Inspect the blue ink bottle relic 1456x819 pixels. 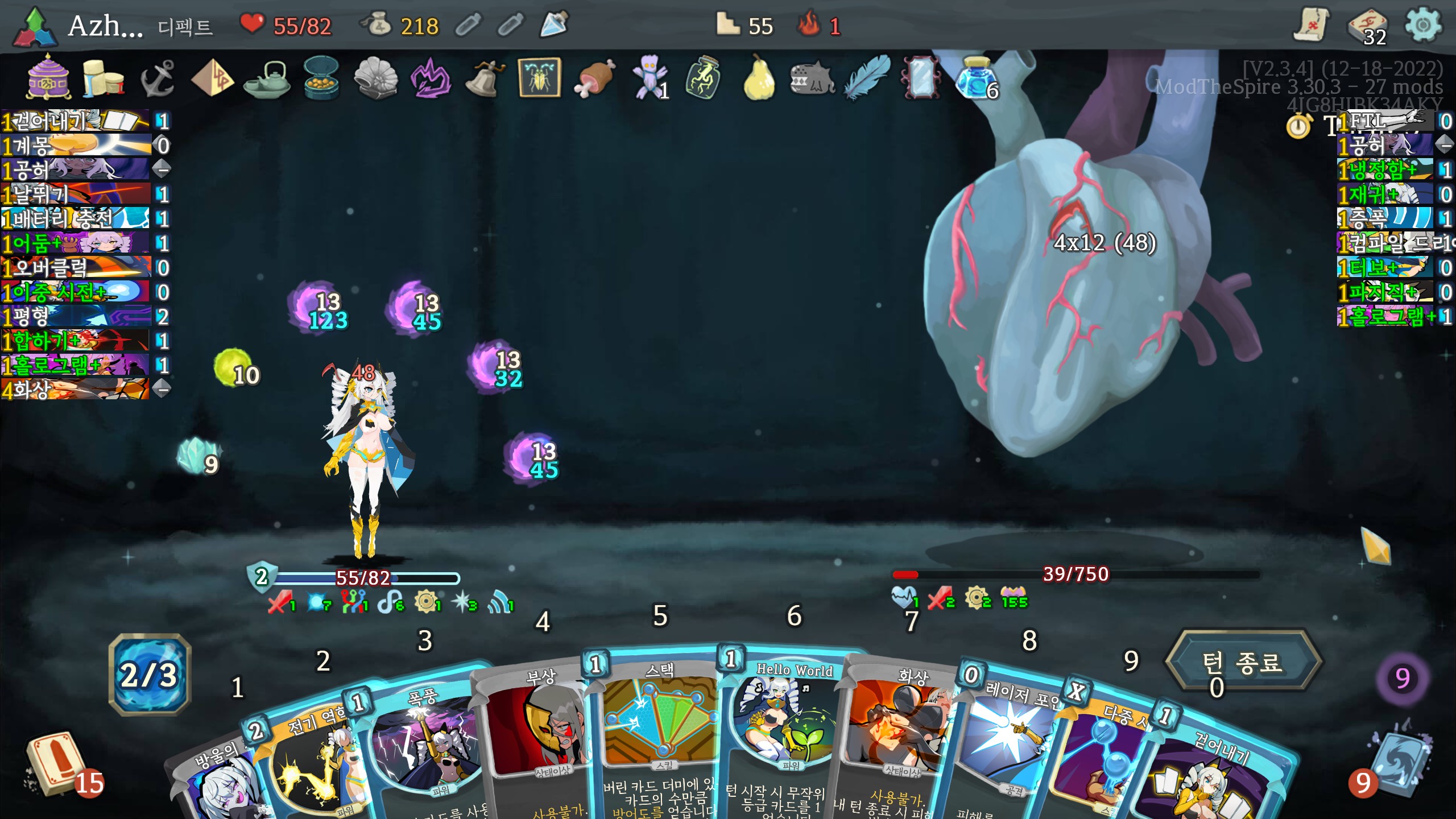976,78
